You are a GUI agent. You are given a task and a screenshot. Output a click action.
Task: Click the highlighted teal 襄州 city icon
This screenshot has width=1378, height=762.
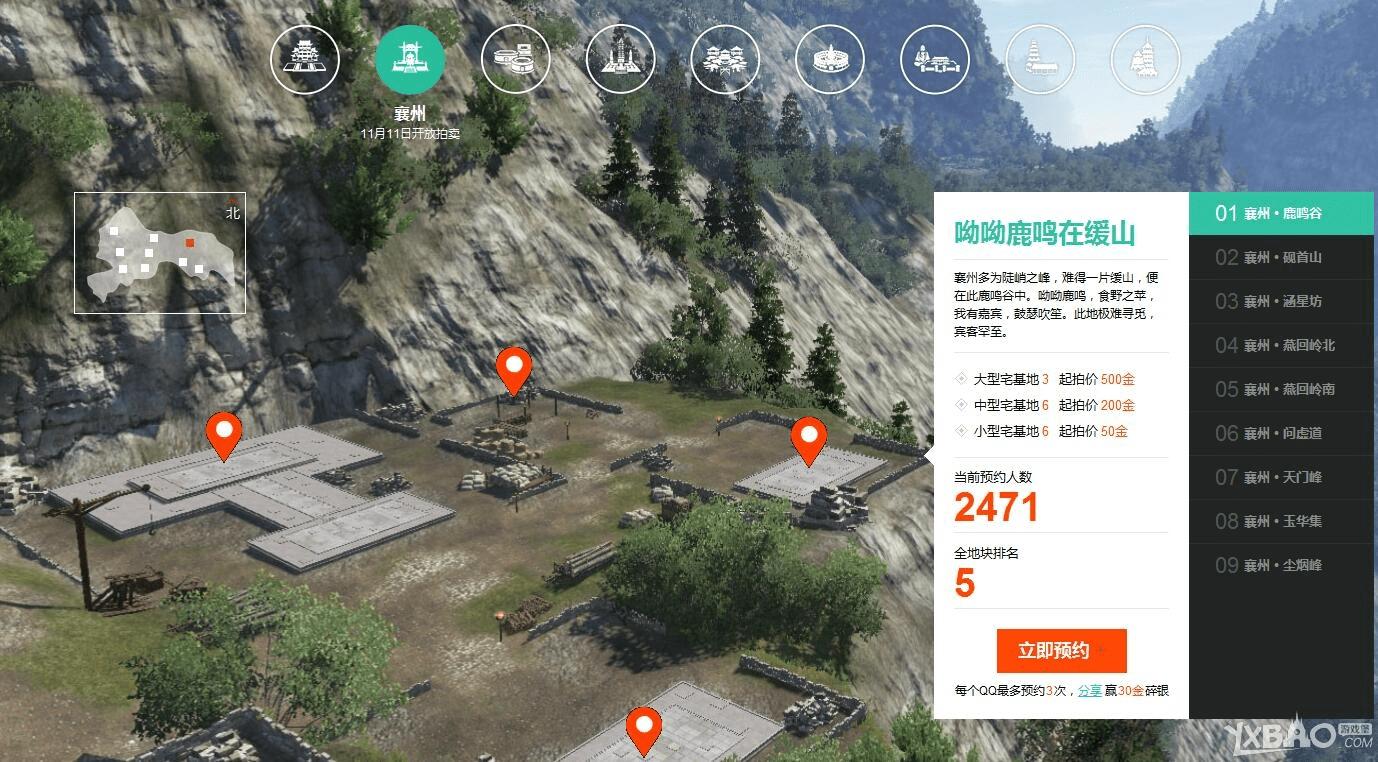[x=410, y=59]
